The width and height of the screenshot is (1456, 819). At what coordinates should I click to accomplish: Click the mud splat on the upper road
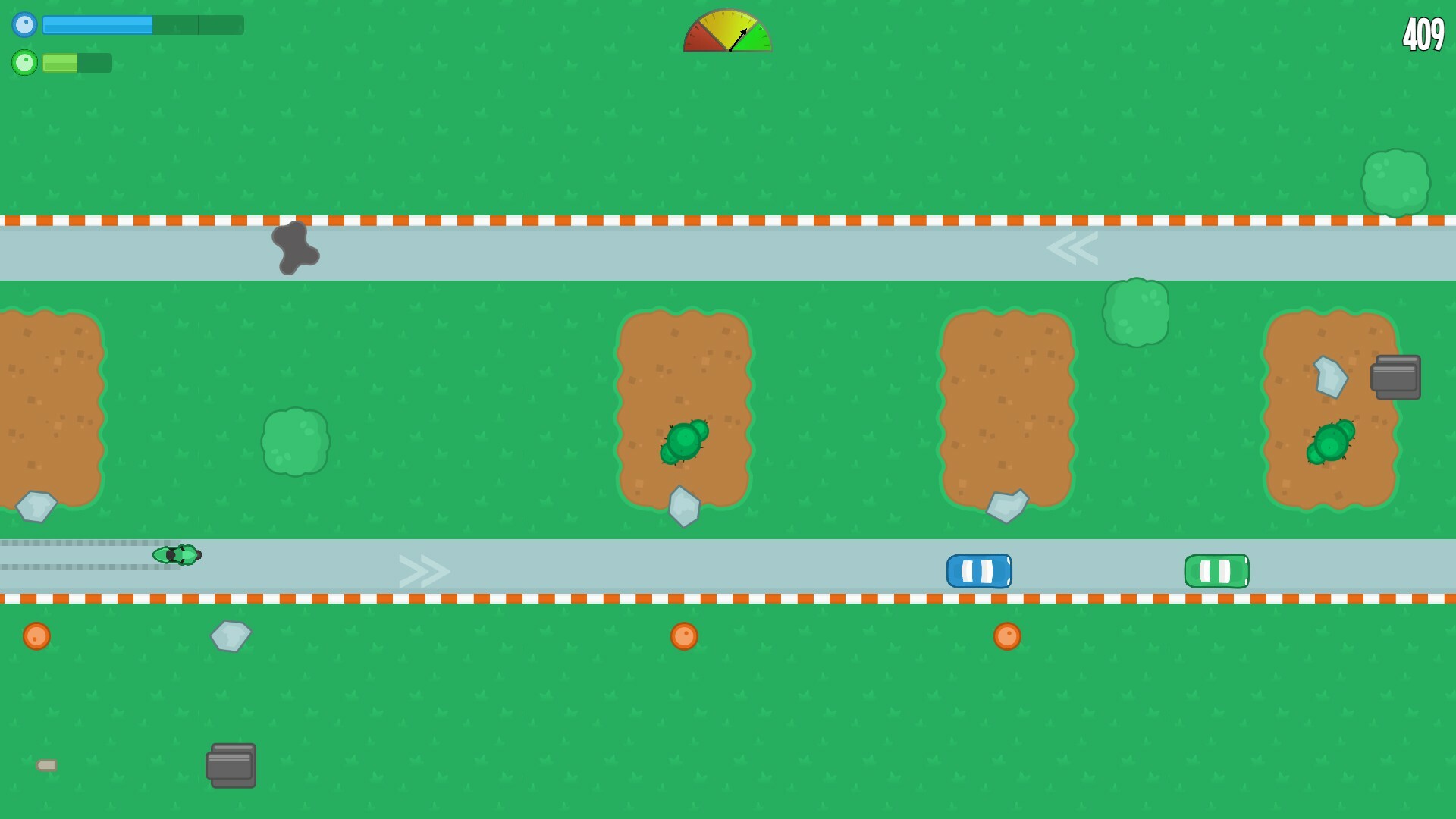pos(296,246)
